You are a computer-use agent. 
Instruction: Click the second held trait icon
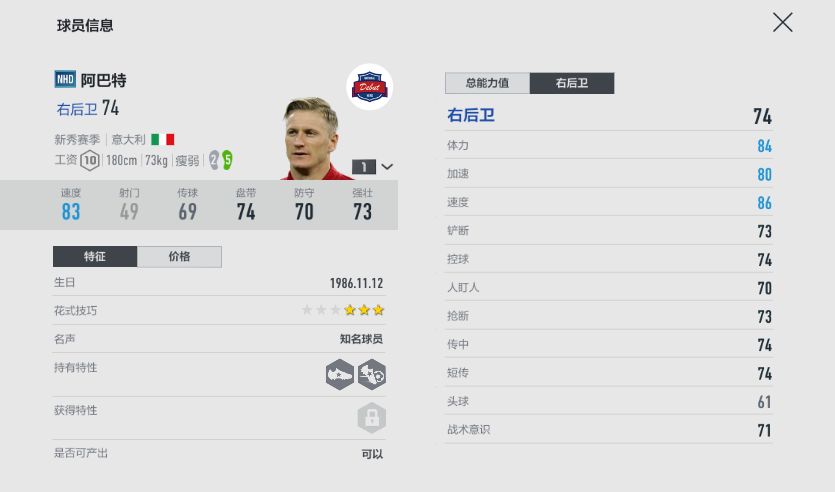372,374
